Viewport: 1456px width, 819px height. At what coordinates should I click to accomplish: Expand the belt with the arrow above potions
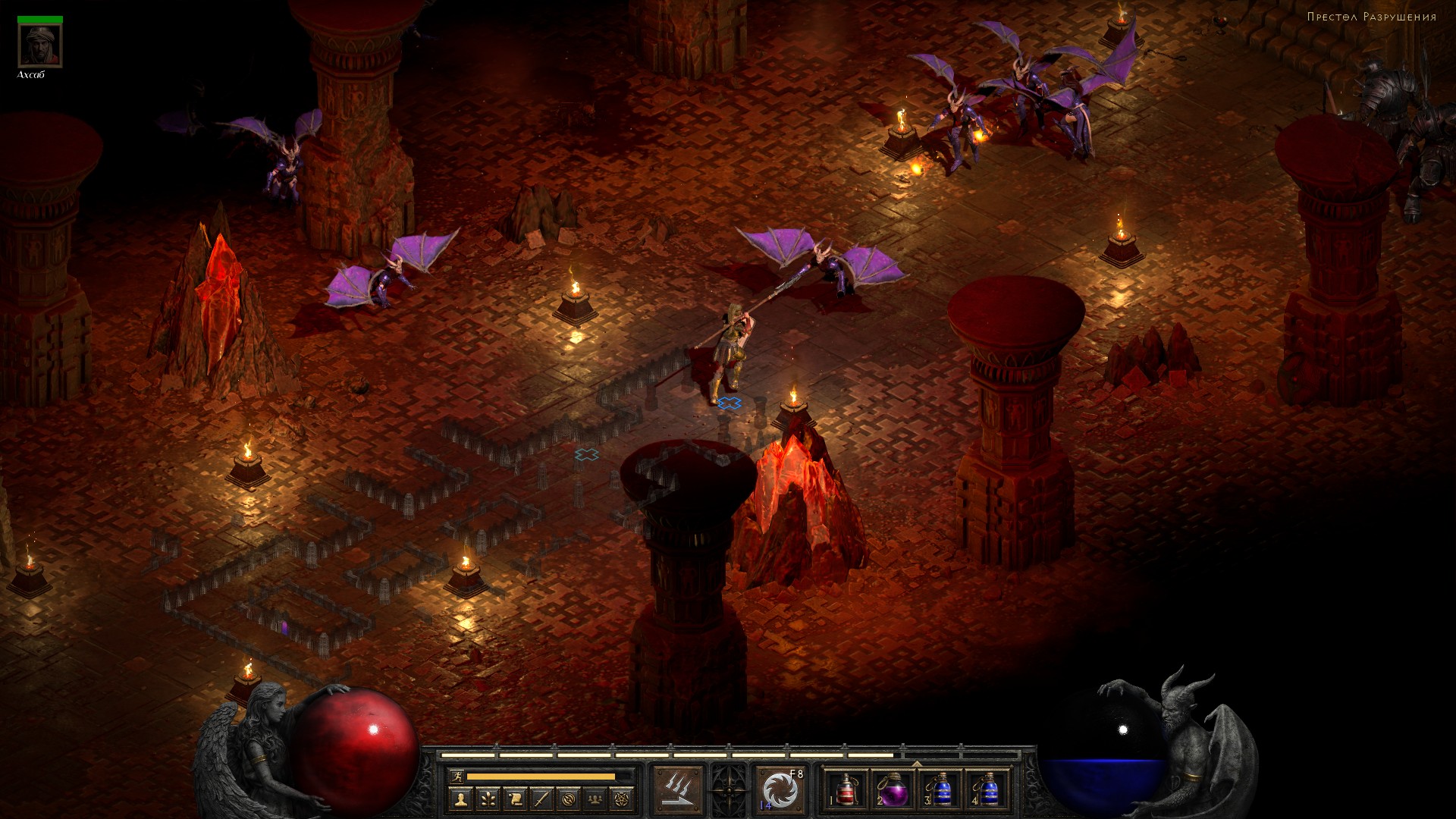click(x=917, y=764)
